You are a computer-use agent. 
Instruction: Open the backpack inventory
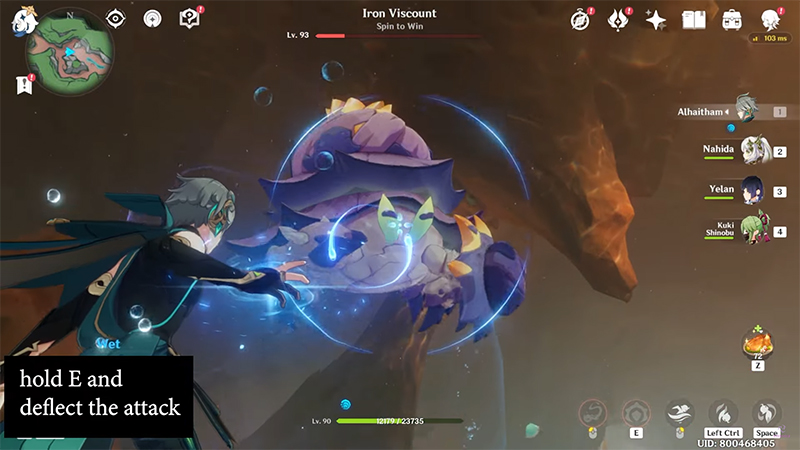[x=732, y=19]
